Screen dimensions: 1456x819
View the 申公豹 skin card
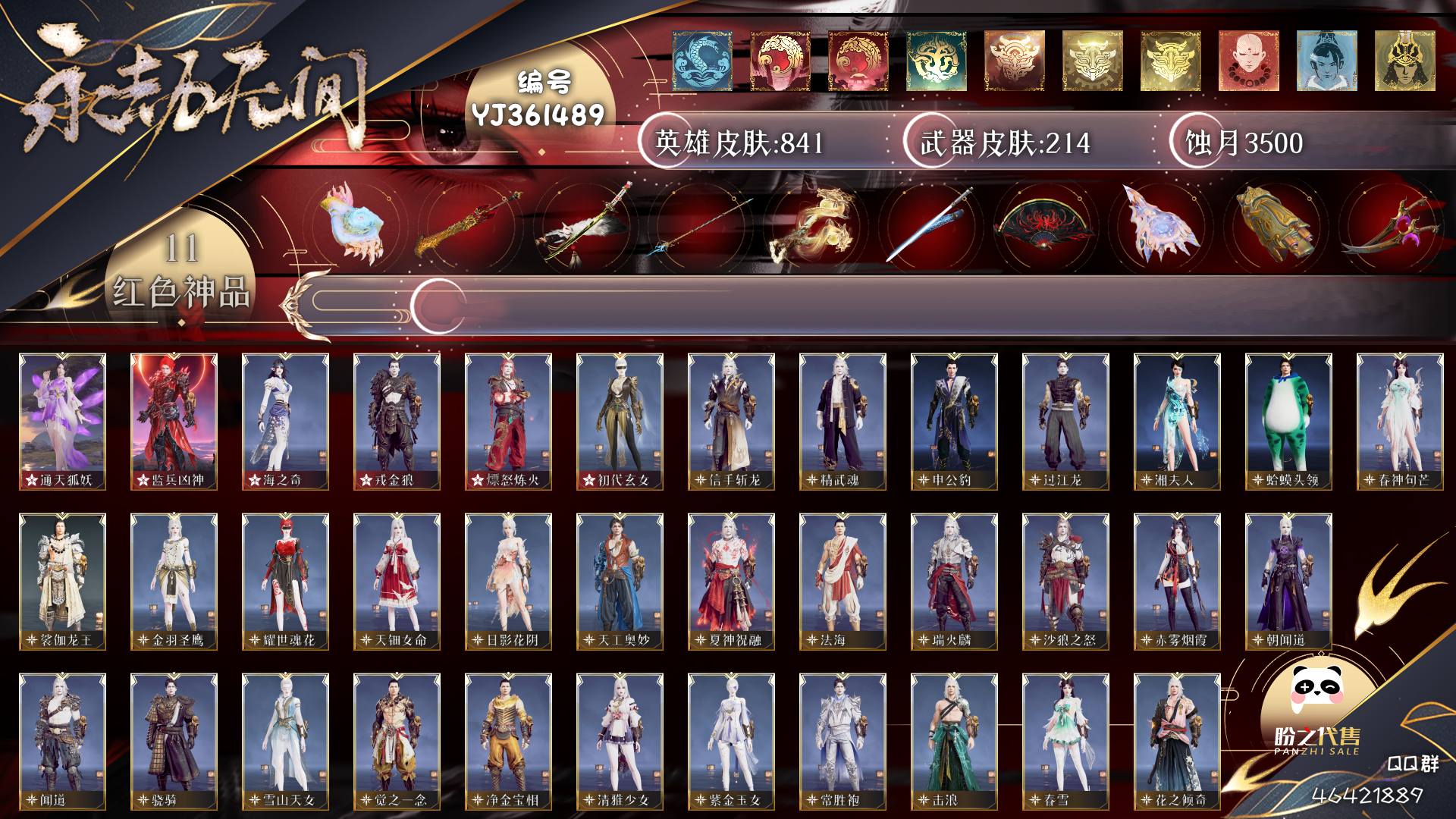[954, 421]
